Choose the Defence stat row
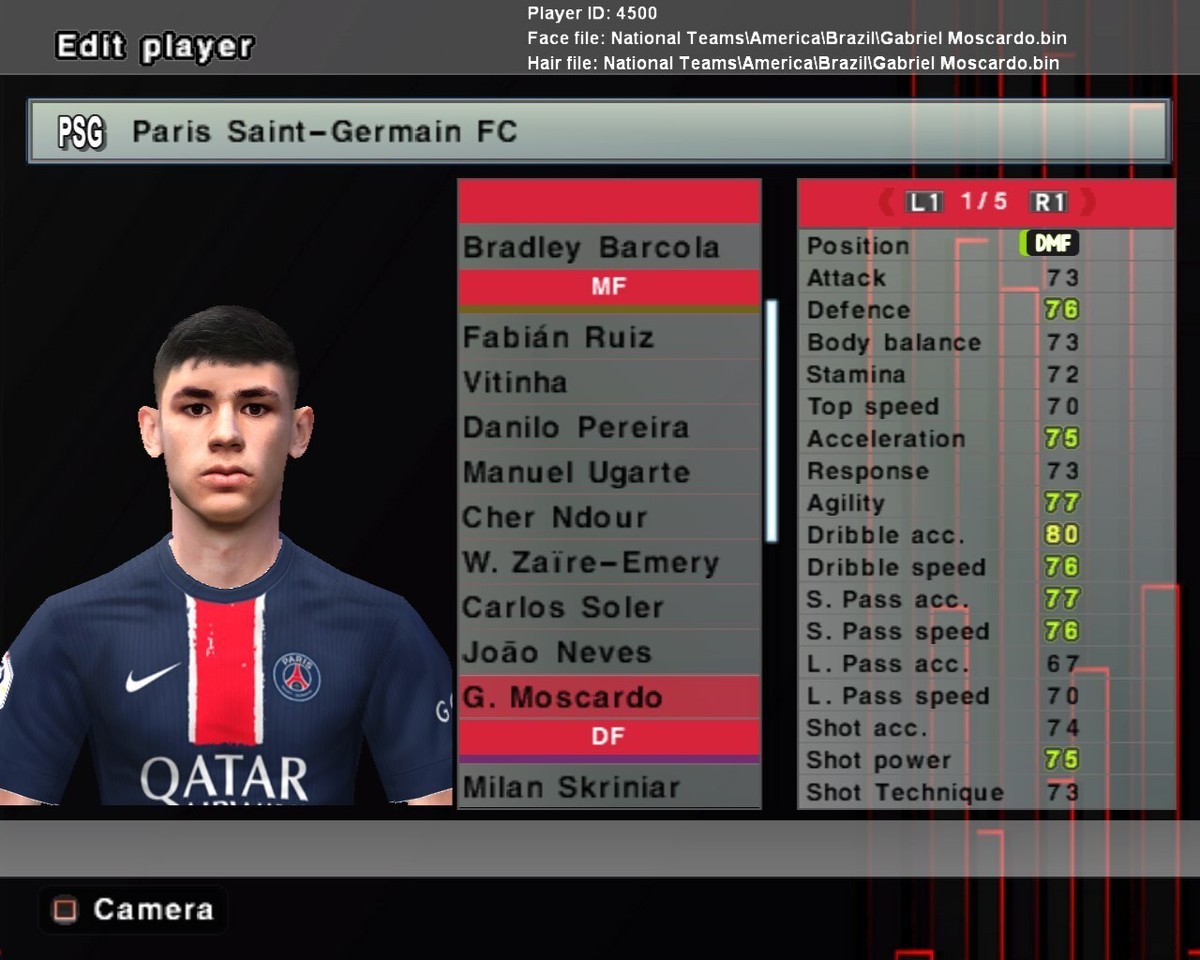Screen dimensions: 1200x960 coord(985,310)
